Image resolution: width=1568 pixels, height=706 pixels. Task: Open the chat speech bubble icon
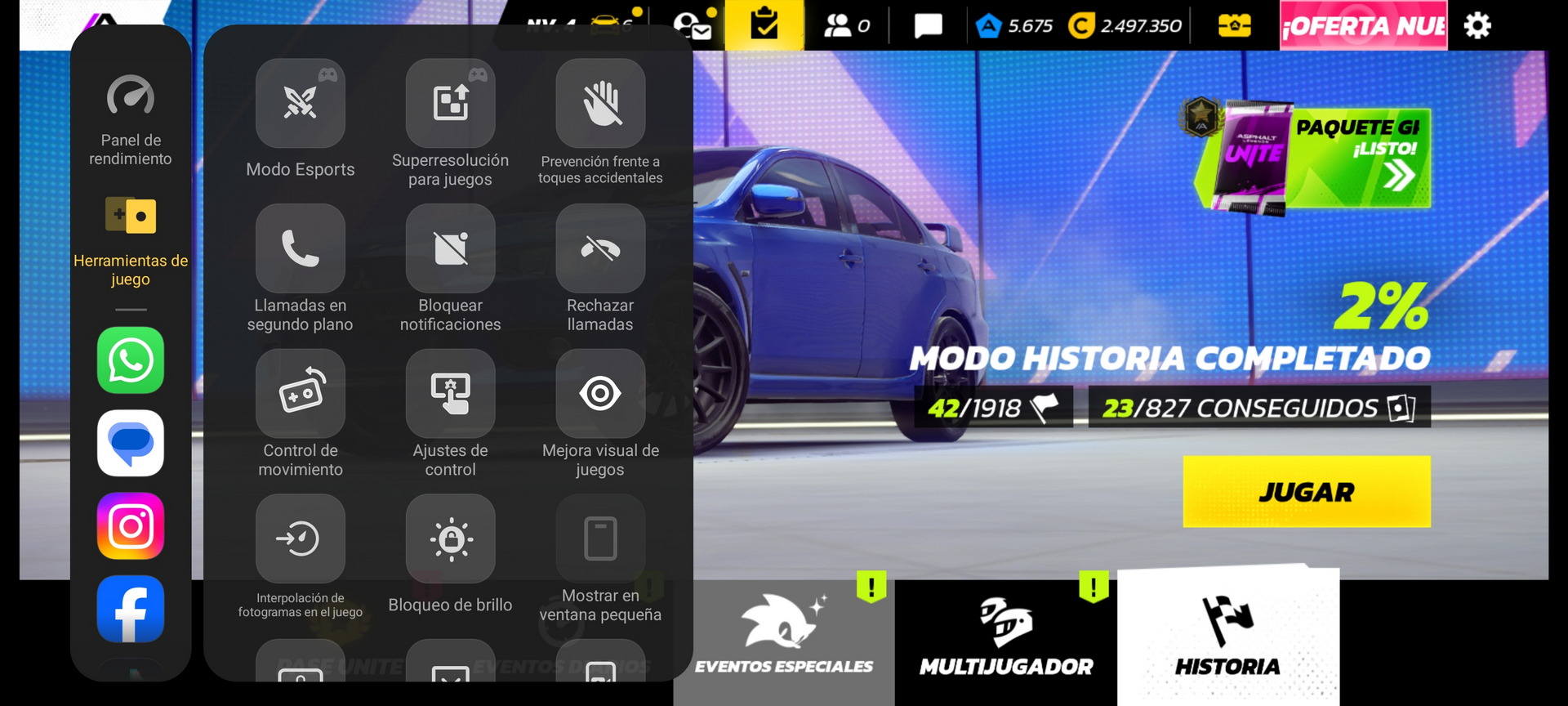click(928, 26)
